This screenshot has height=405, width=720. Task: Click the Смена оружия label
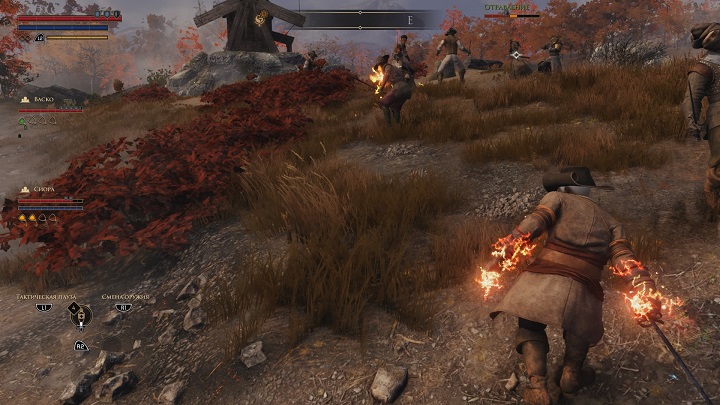pyautogui.click(x=124, y=297)
